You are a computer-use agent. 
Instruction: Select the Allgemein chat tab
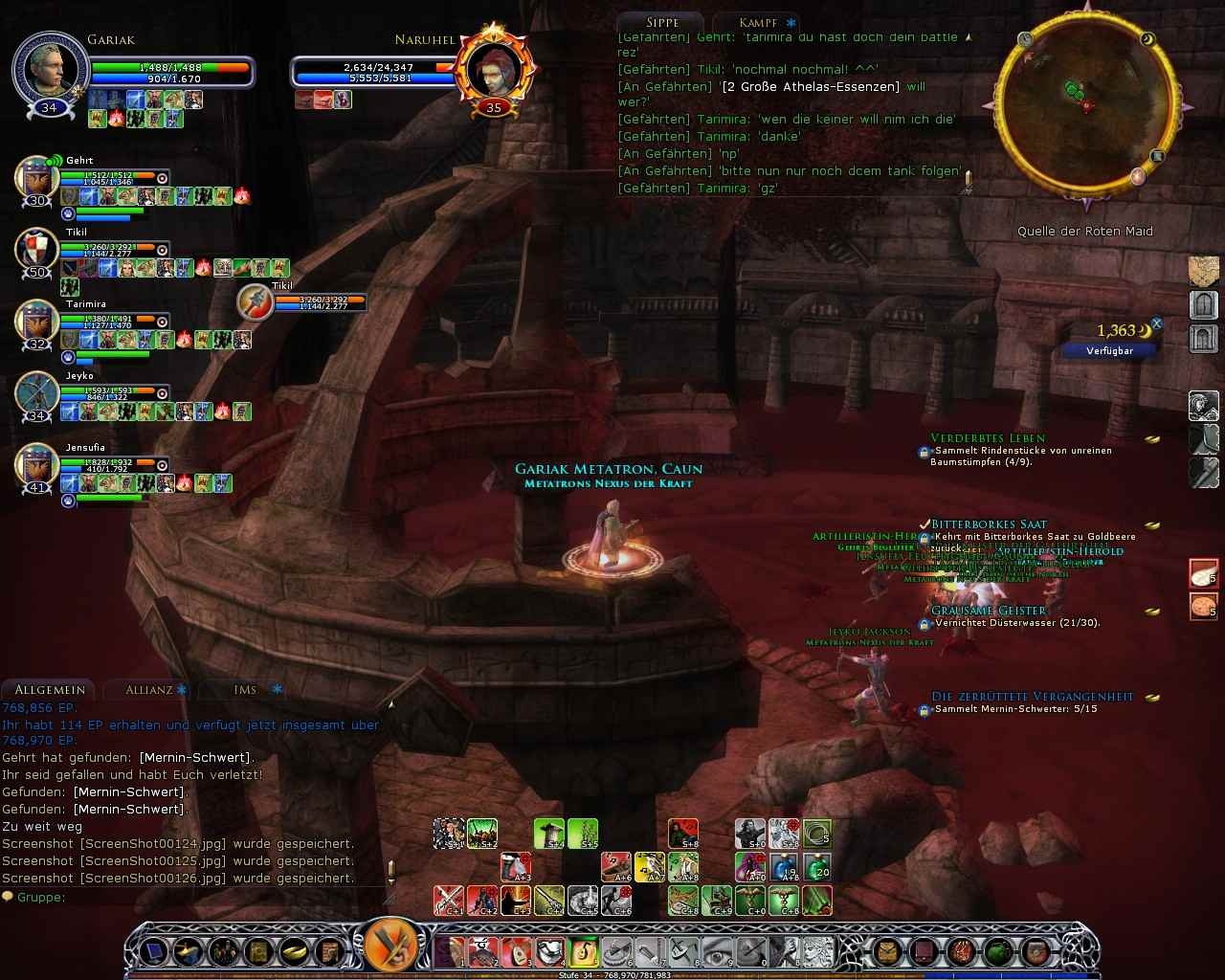coord(50,689)
